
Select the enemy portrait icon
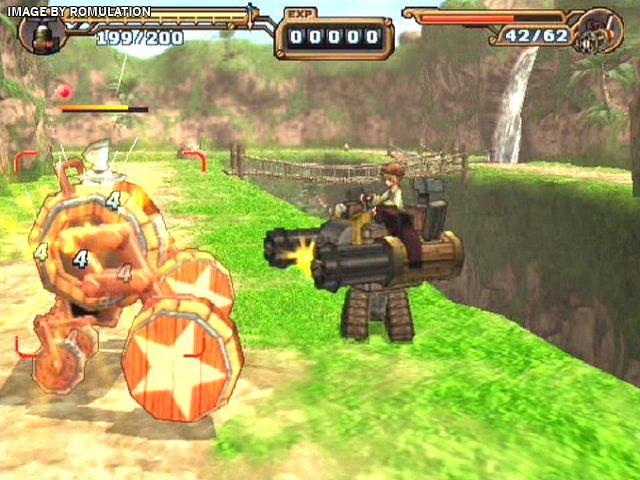click(x=602, y=31)
